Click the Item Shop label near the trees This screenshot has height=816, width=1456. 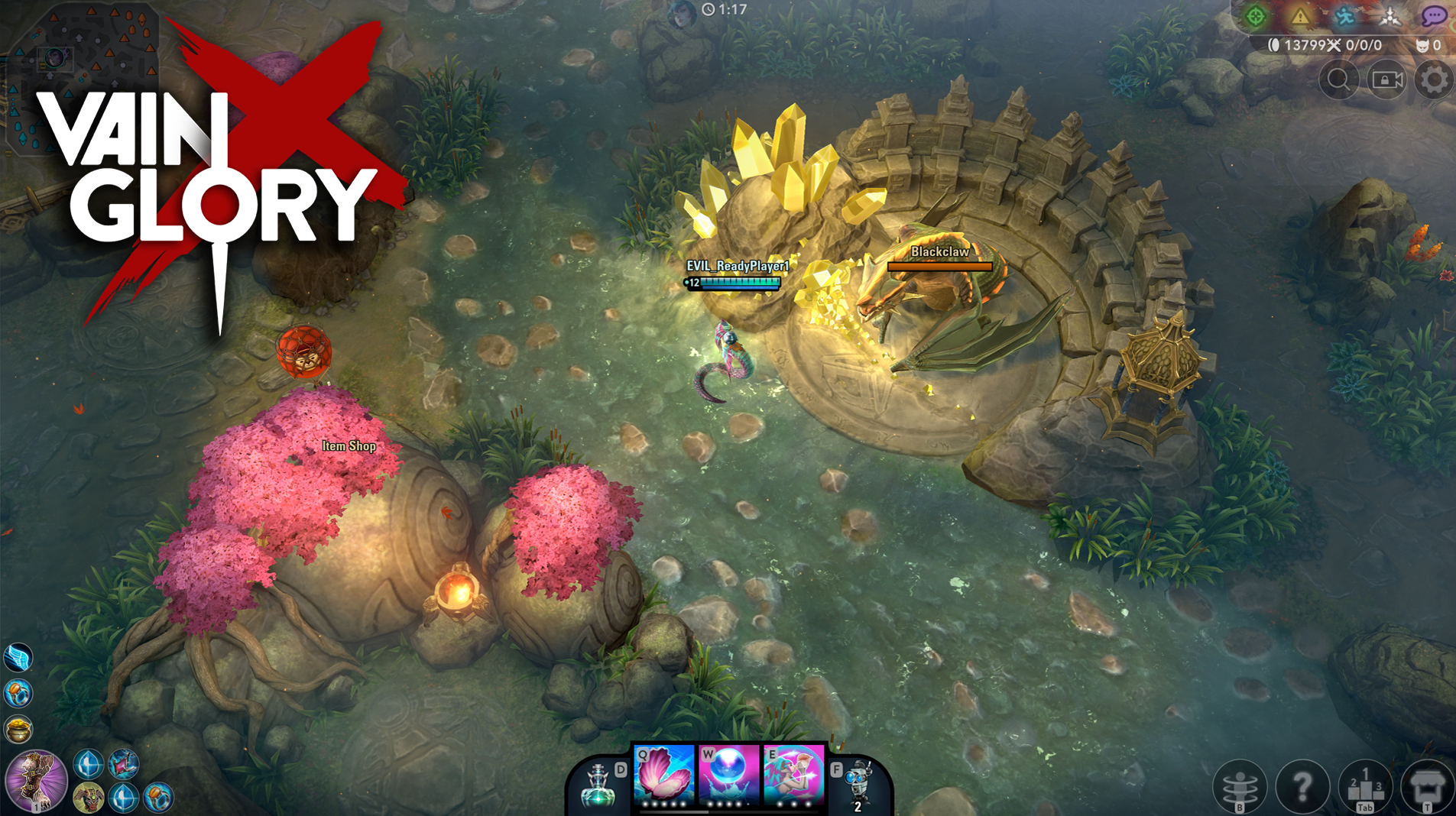point(349,446)
